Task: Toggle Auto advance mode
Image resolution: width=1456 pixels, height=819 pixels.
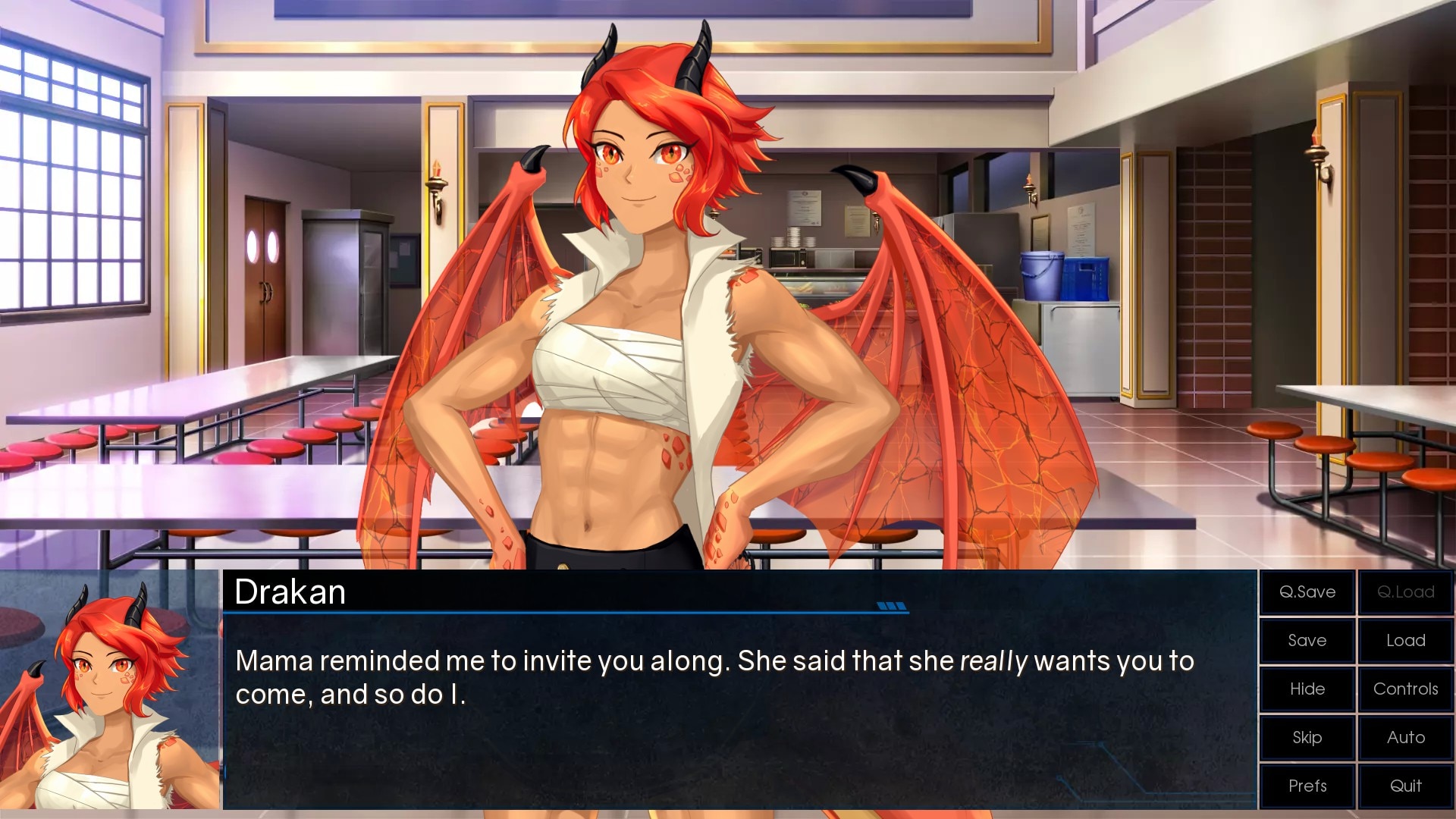Action: pyautogui.click(x=1405, y=738)
